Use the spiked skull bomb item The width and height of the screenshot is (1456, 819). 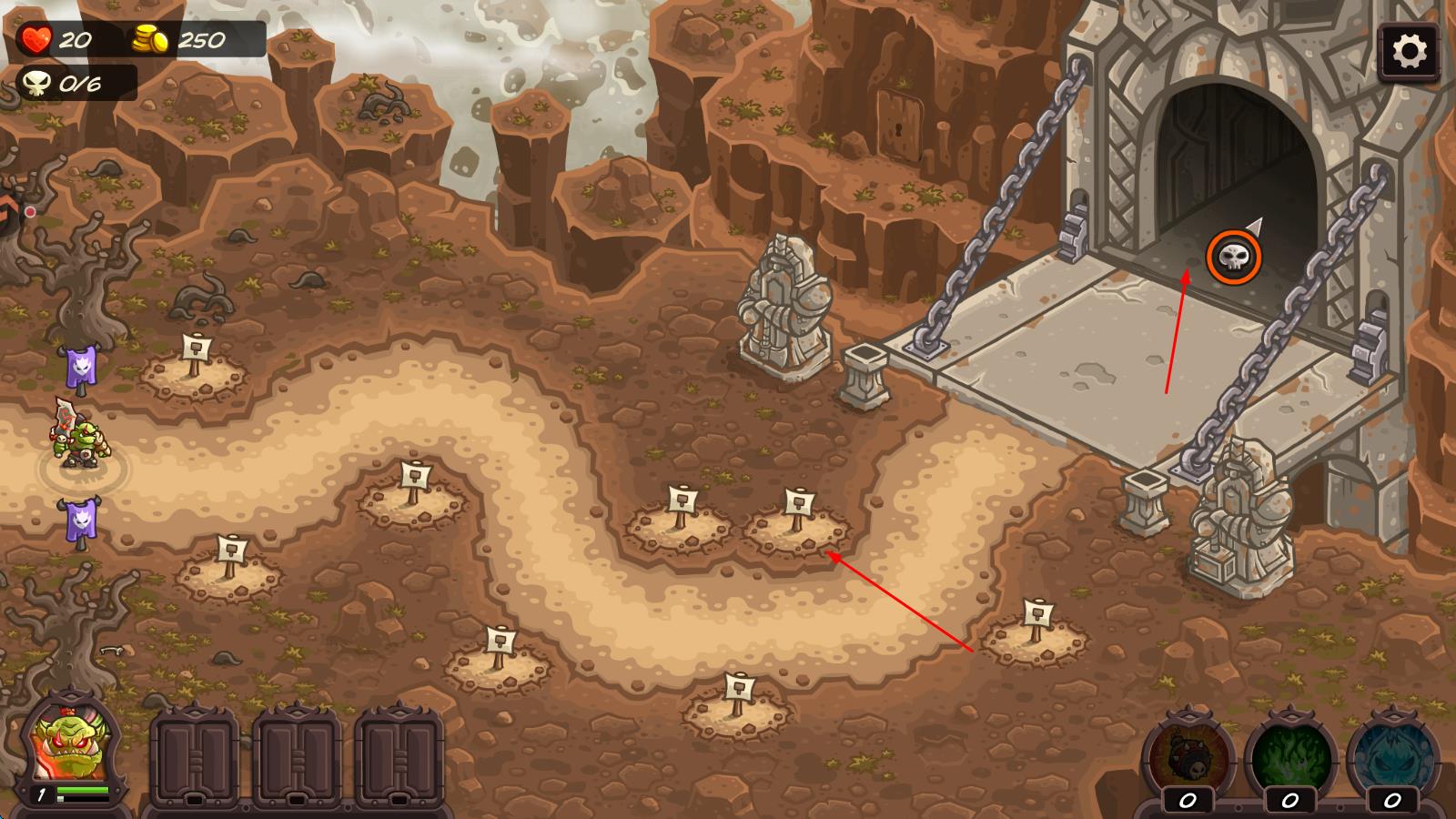tap(1188, 757)
